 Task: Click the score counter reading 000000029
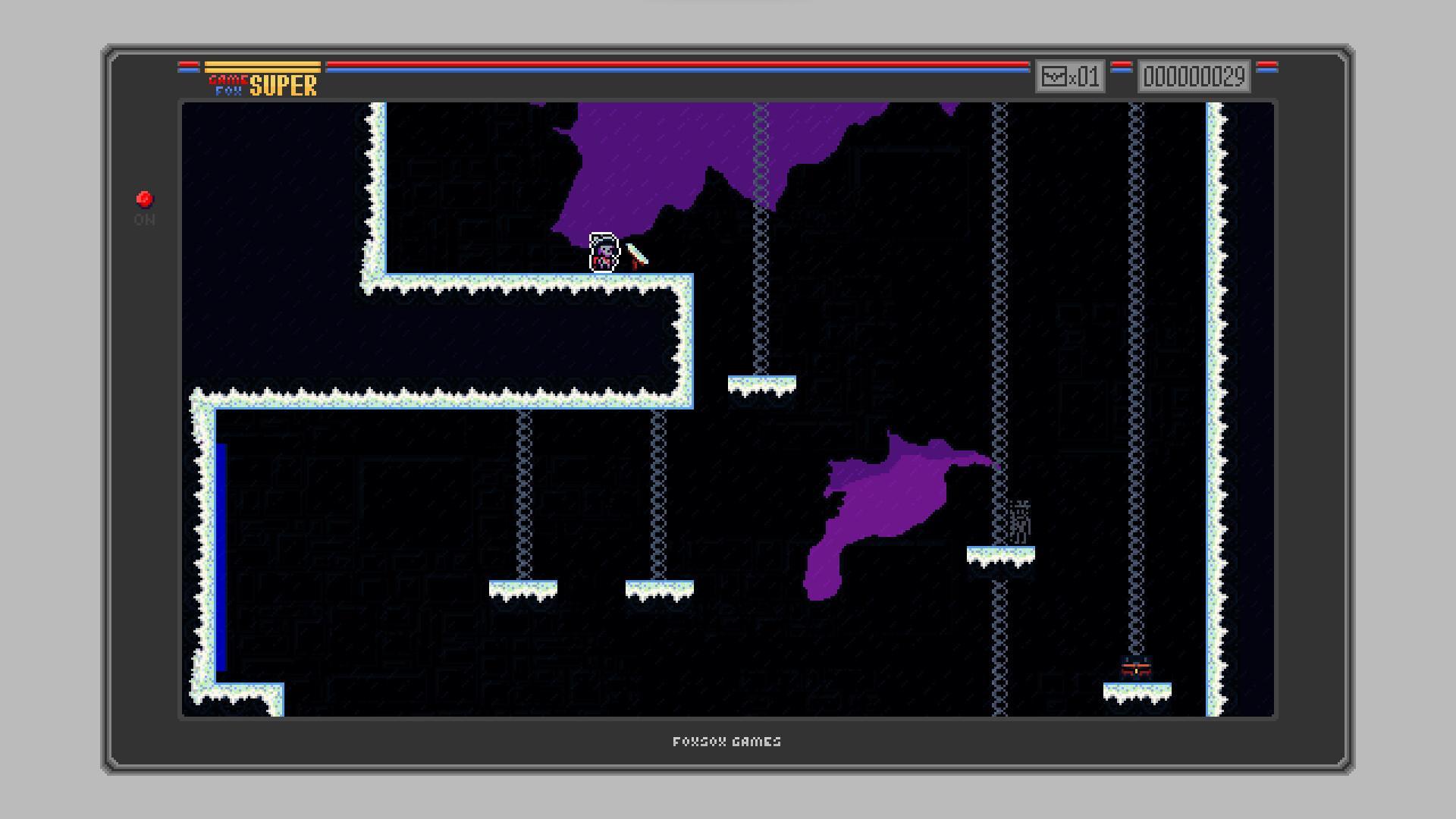tap(1194, 77)
